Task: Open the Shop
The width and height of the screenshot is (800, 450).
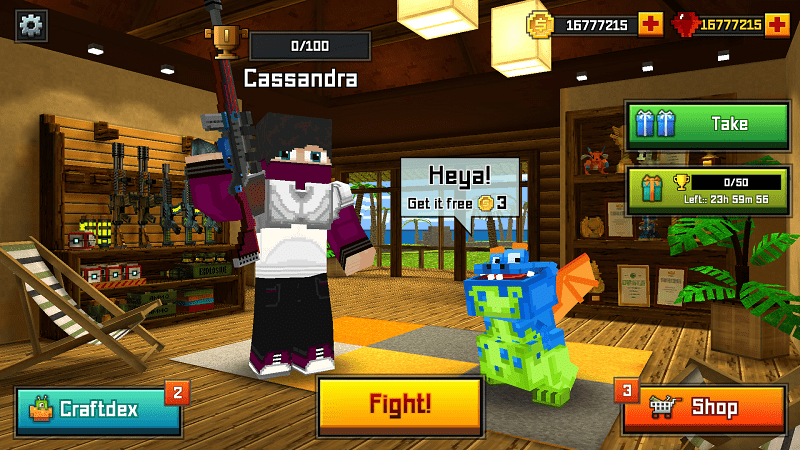Action: [x=704, y=408]
